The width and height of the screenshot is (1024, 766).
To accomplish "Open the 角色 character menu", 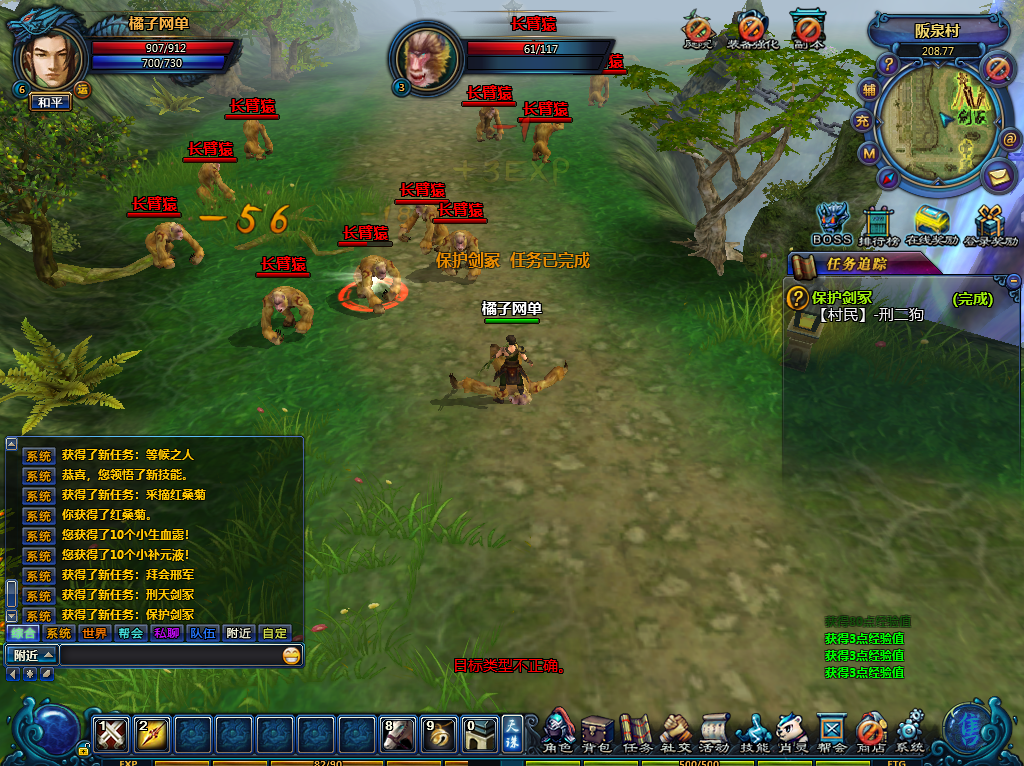I will pos(559,731).
